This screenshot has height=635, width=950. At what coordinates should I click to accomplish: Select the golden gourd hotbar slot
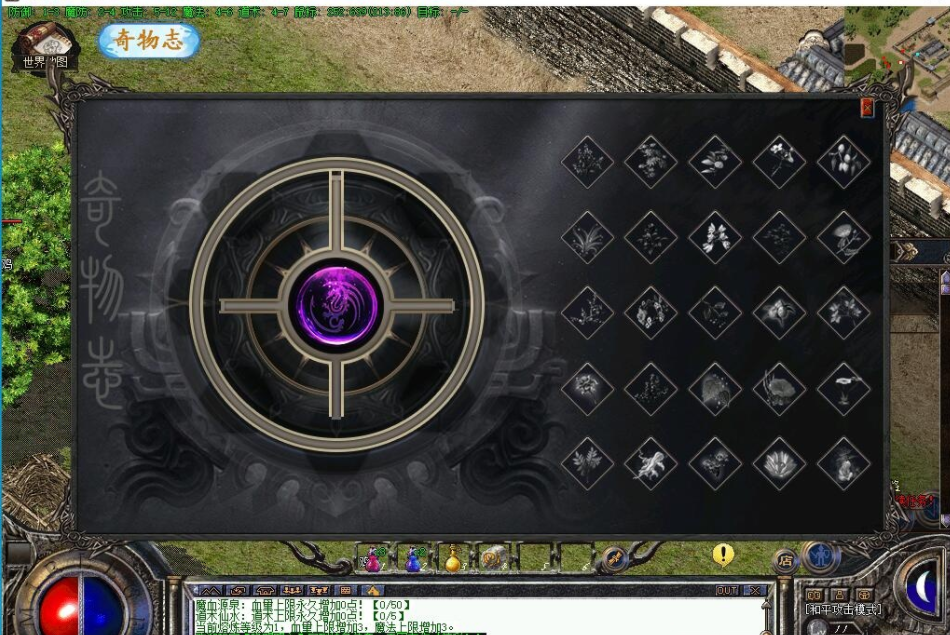(452, 560)
